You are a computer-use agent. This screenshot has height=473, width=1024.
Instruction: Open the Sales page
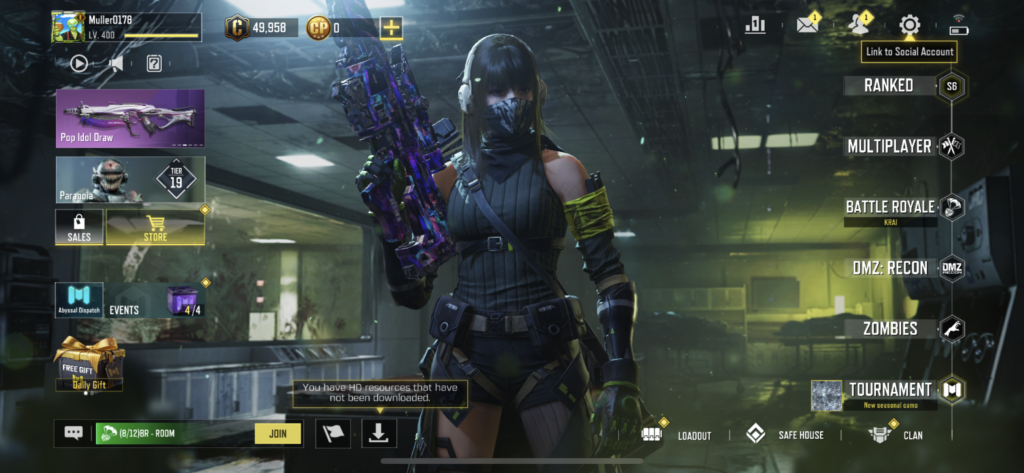79,228
